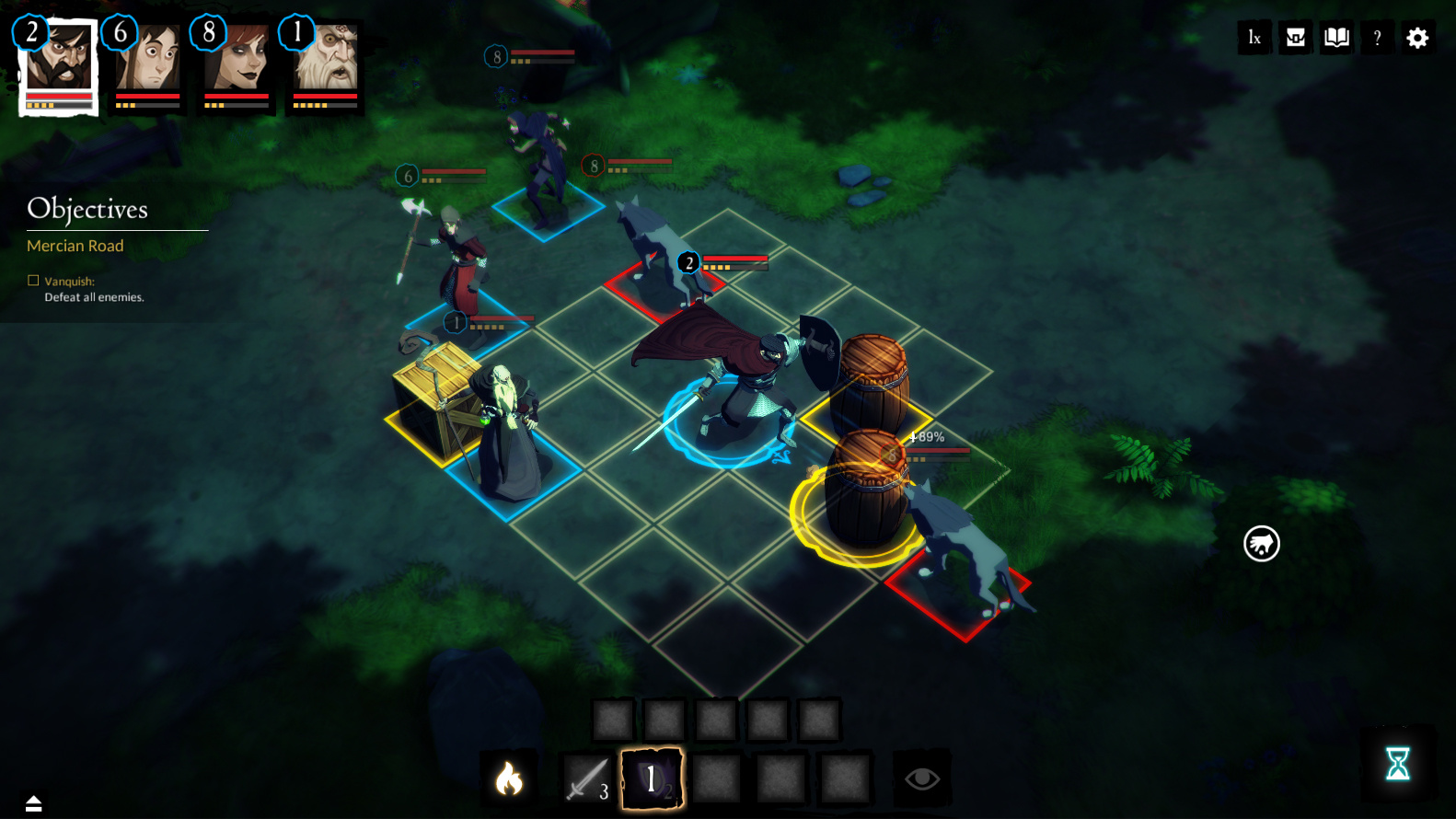
Task: Toggle the 1x game speed button
Action: coord(1254,38)
